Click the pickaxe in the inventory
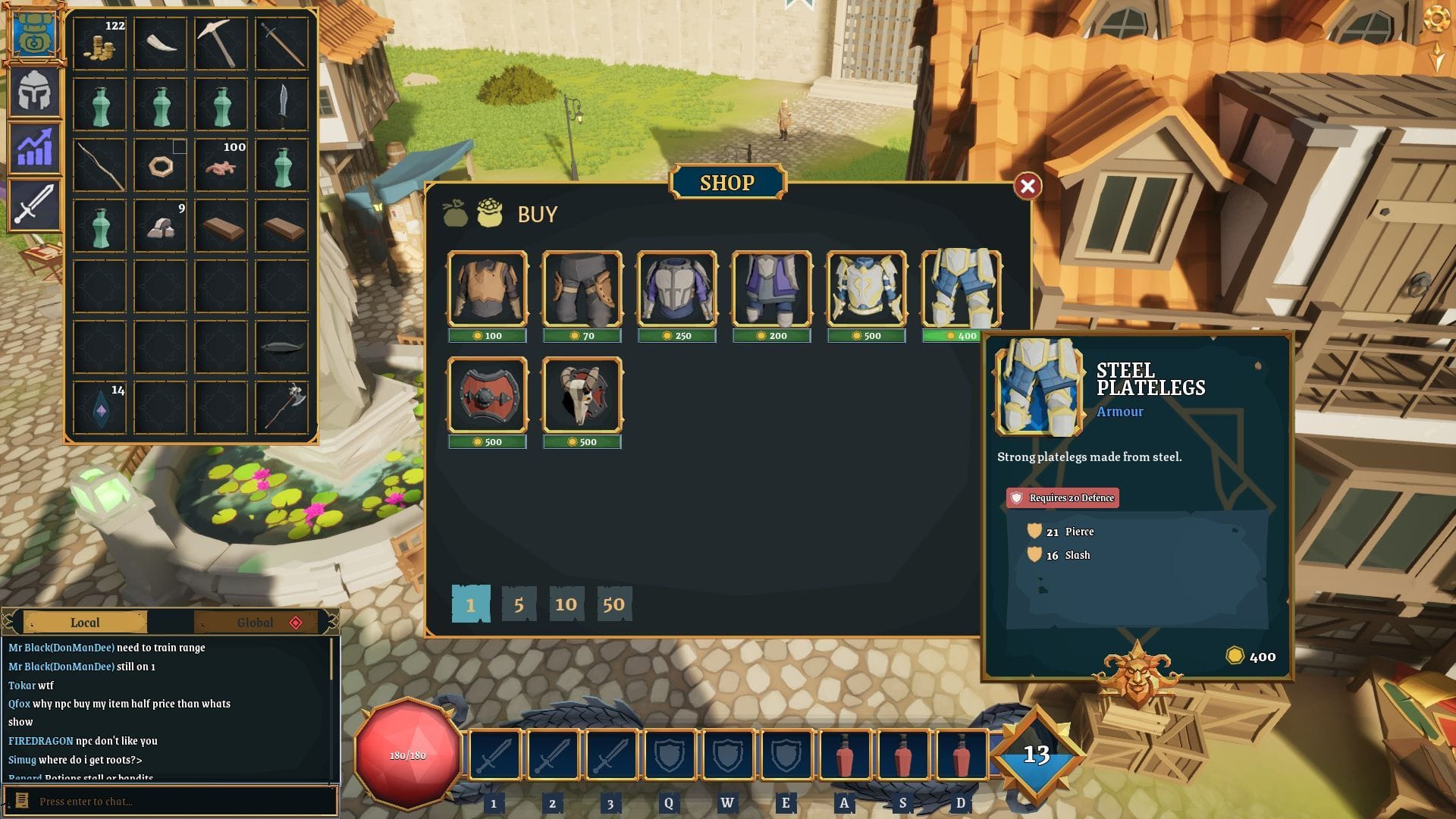 click(x=221, y=43)
